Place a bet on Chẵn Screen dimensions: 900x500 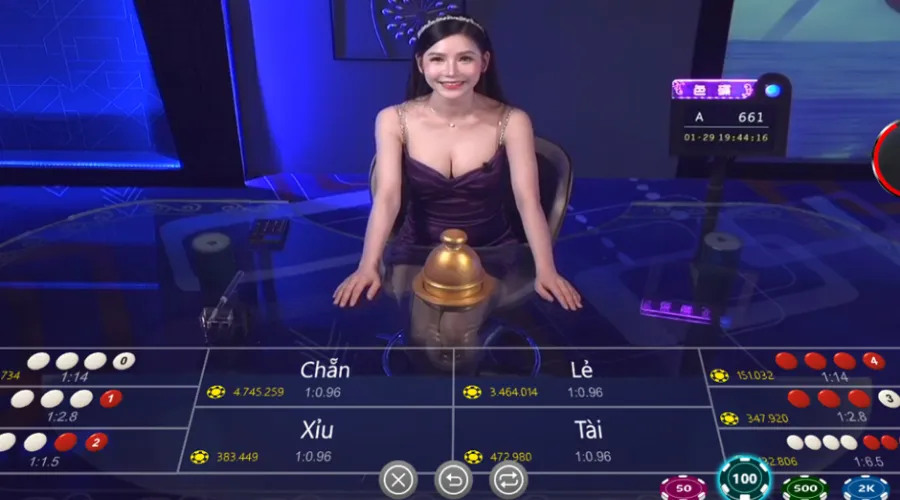click(325, 378)
